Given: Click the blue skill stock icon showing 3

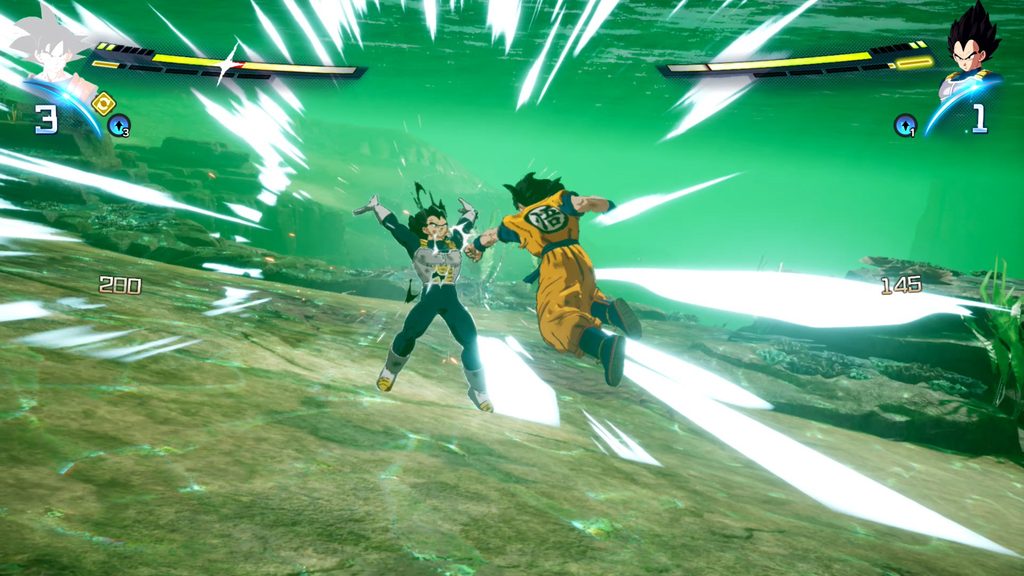Looking at the screenshot, I should pos(119,125).
